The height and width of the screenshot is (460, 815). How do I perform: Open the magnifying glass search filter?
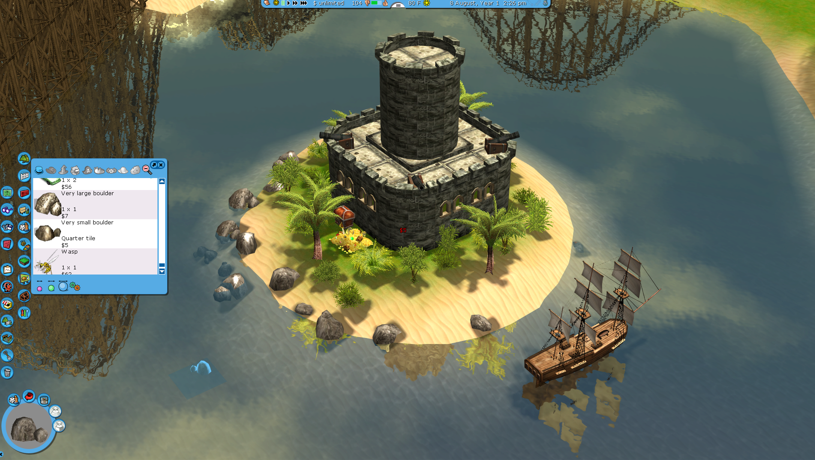(147, 171)
